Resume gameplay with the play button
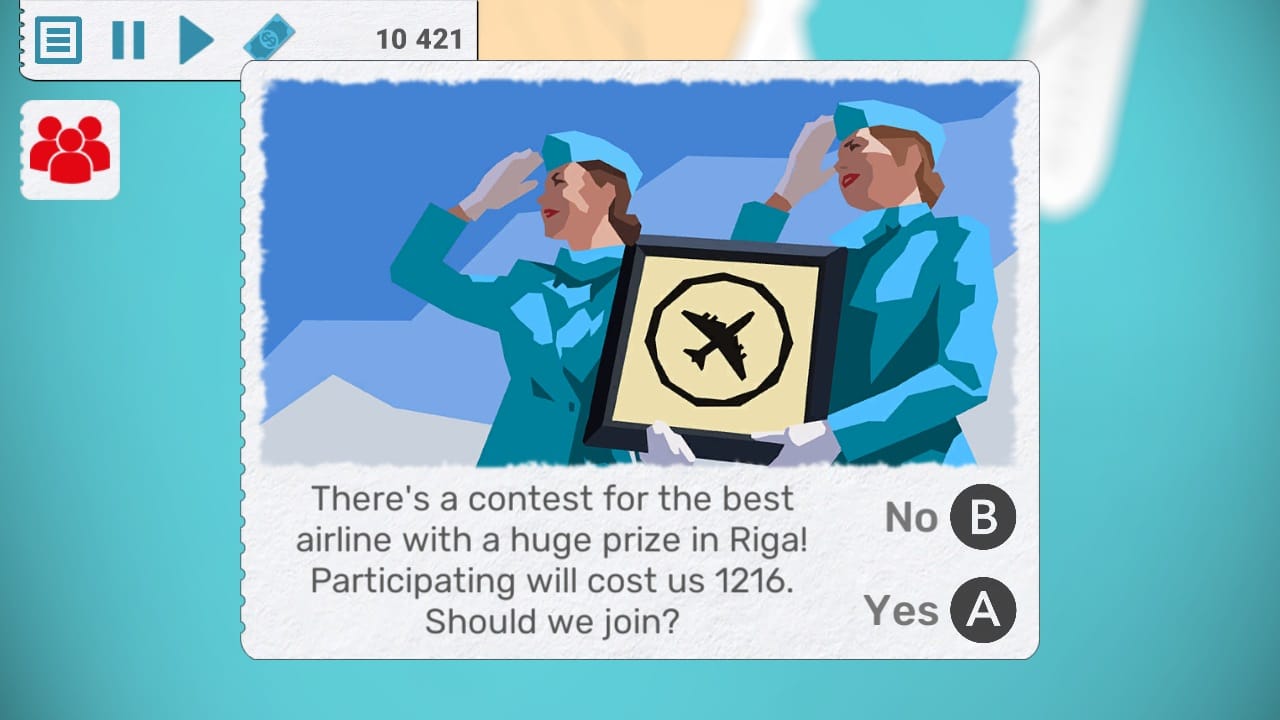The width and height of the screenshot is (1280, 720). (196, 38)
